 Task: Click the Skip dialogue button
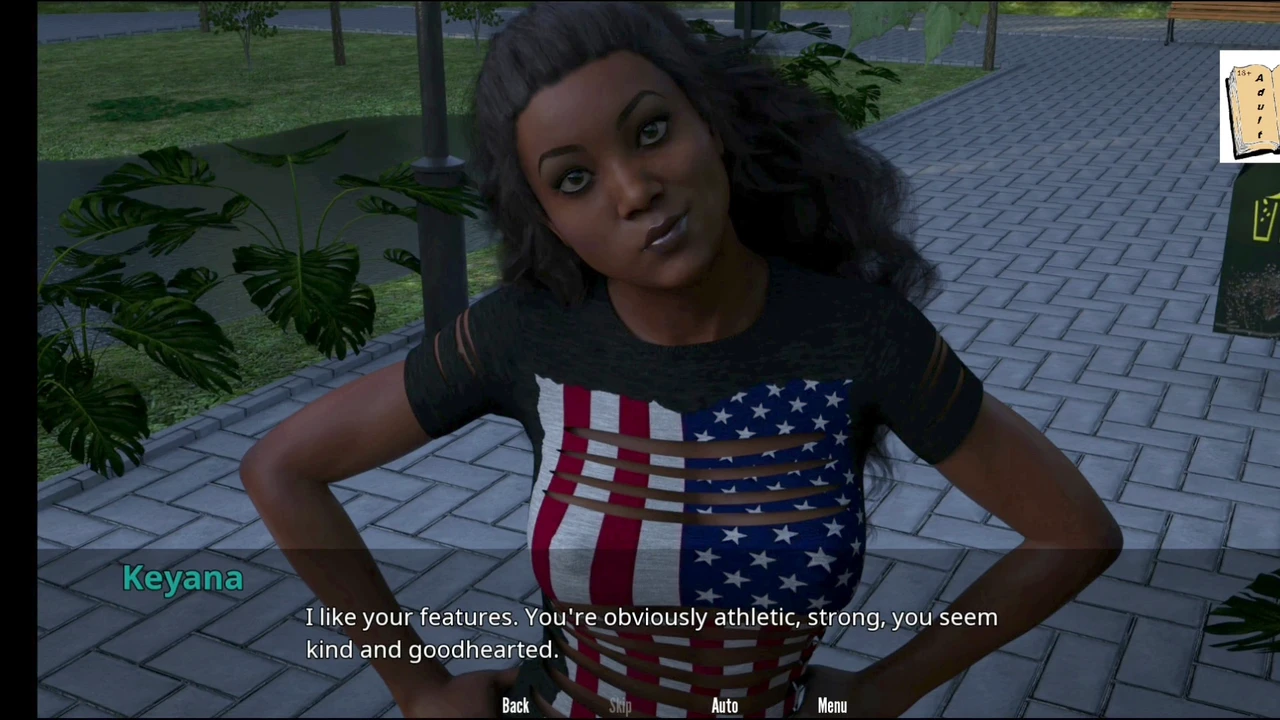coord(620,706)
